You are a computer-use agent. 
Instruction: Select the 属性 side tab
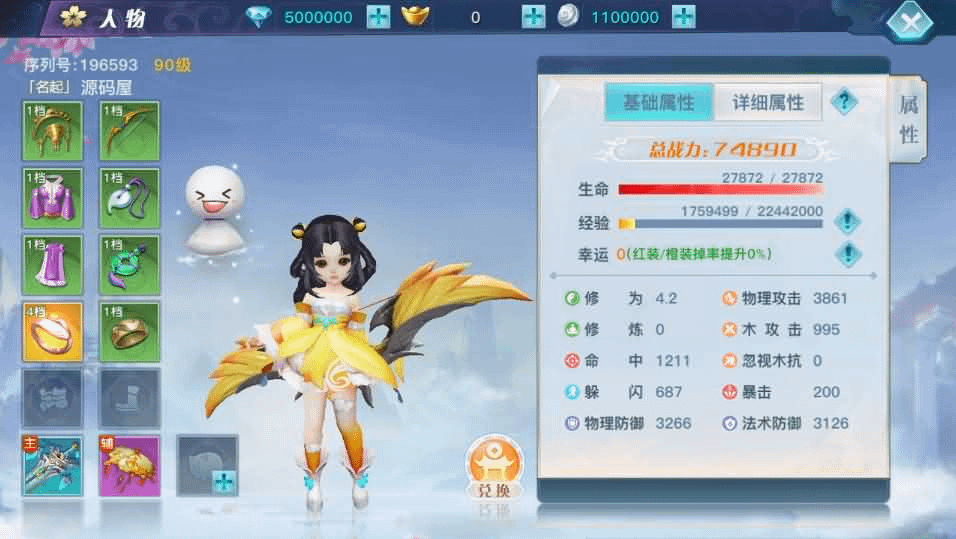point(908,120)
